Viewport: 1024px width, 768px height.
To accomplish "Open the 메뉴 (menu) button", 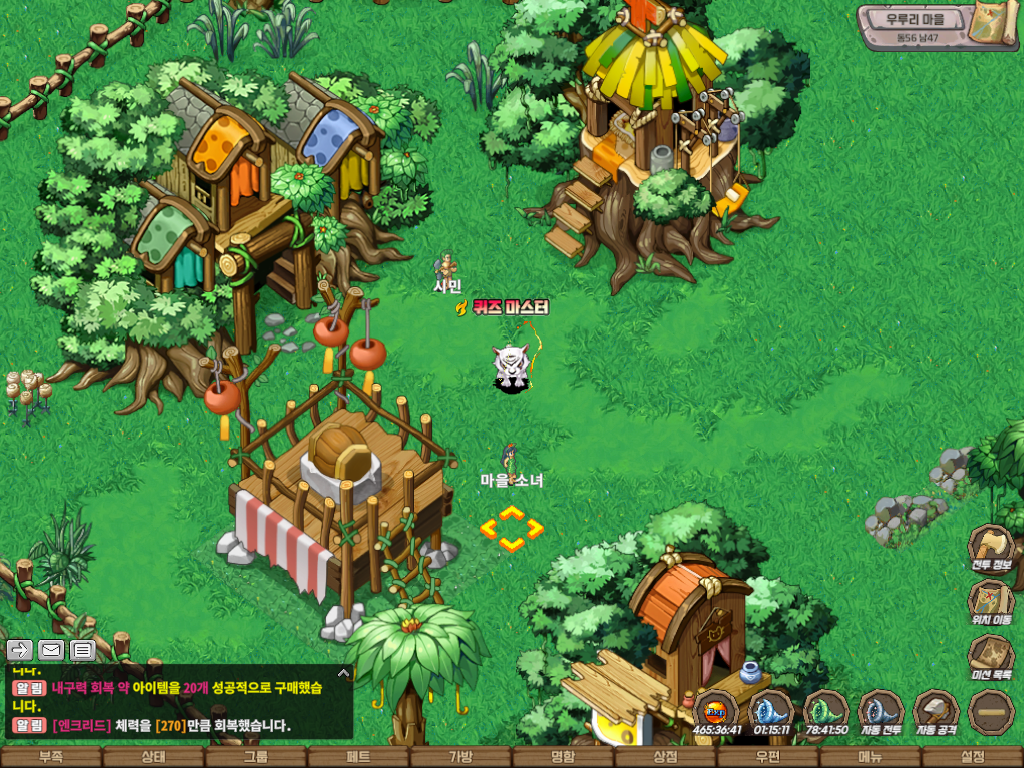I will 870,757.
